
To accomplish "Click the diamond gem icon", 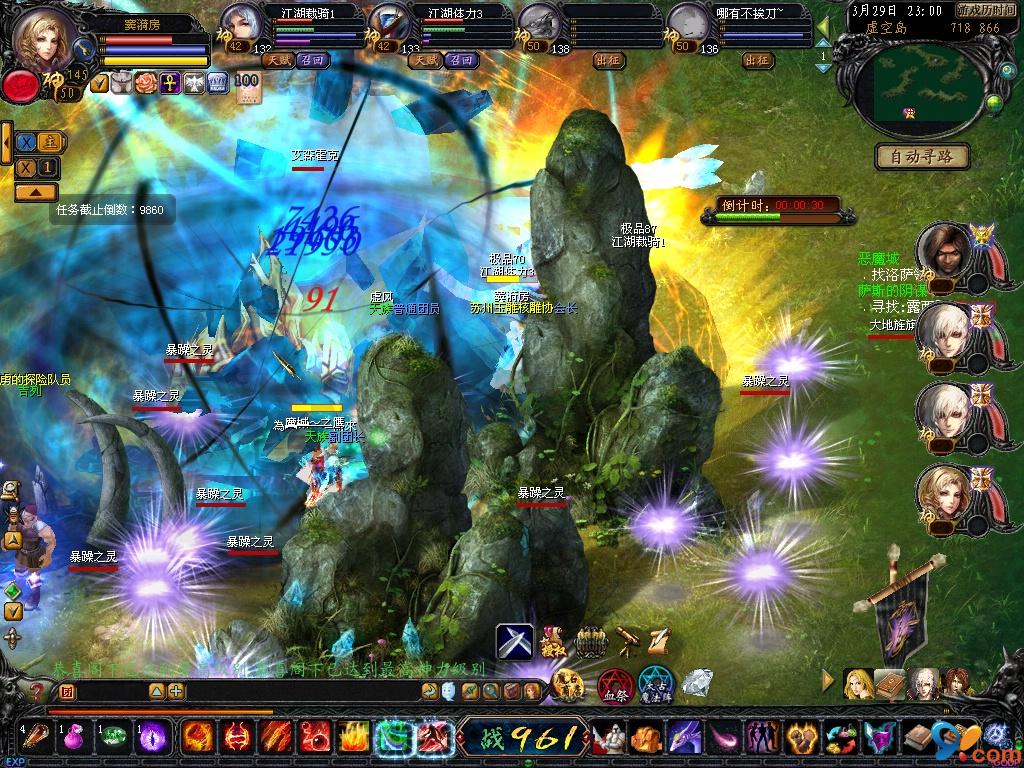I will [x=697, y=682].
